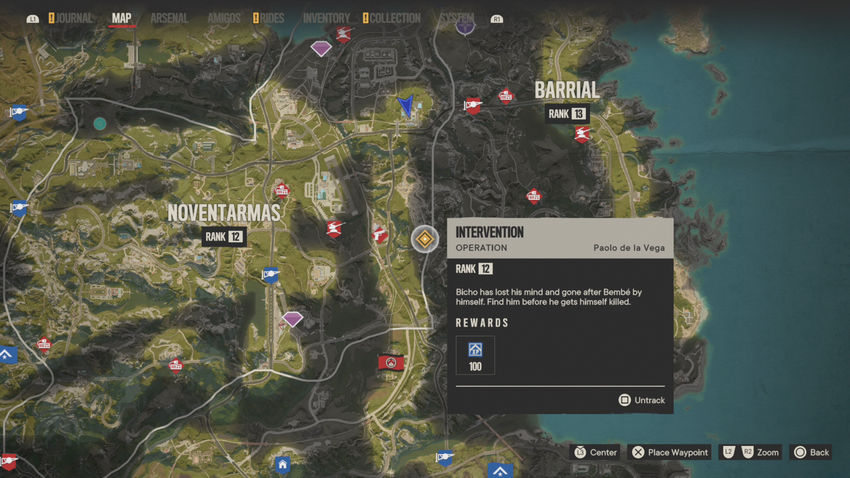Viewport: 850px width, 478px height.
Task: Select the gold diamond Intervention operation marker
Action: point(425,239)
